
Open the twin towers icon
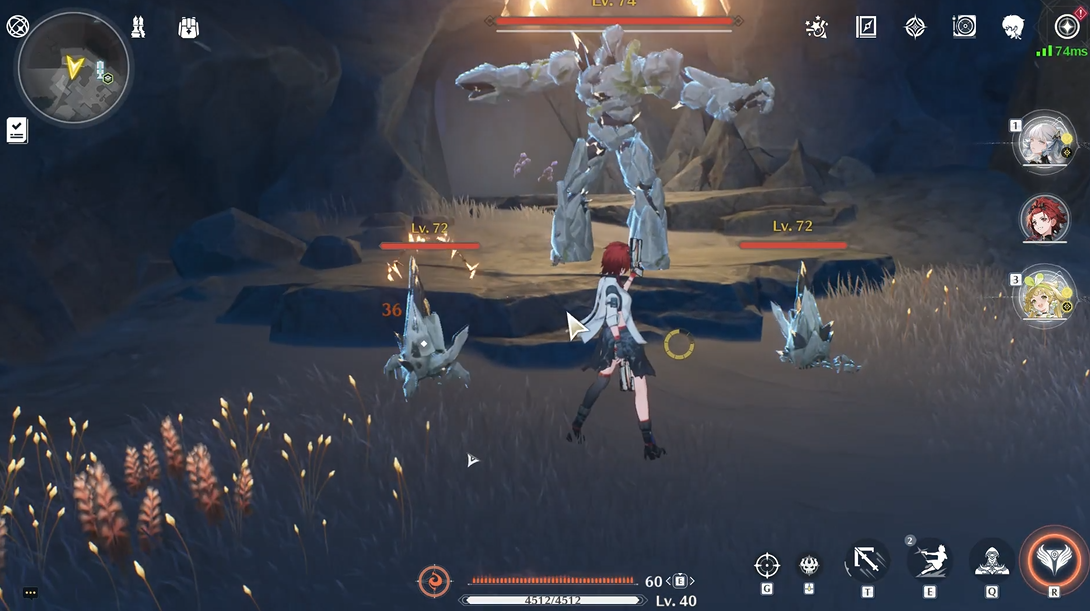[138, 28]
